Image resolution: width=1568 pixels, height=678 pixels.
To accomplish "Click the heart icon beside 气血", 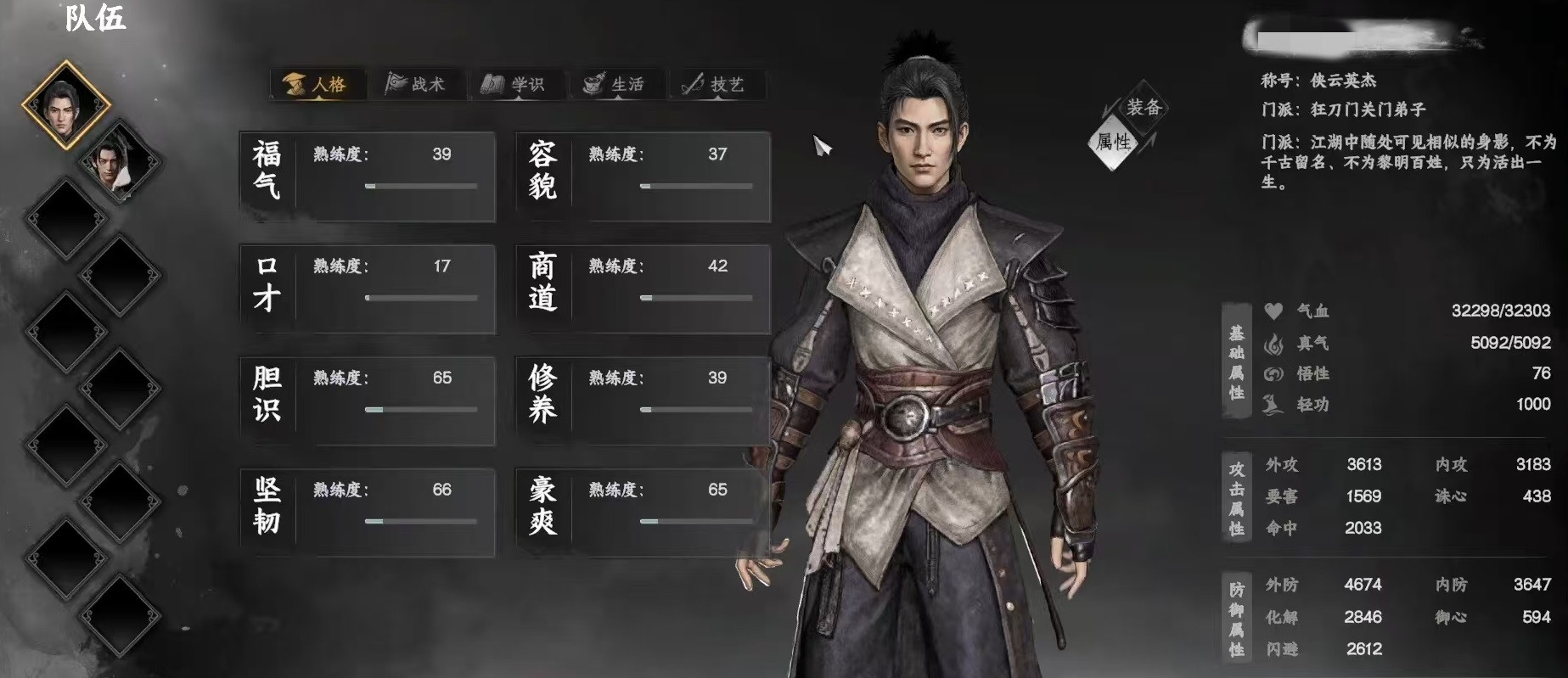I will pos(1272,311).
